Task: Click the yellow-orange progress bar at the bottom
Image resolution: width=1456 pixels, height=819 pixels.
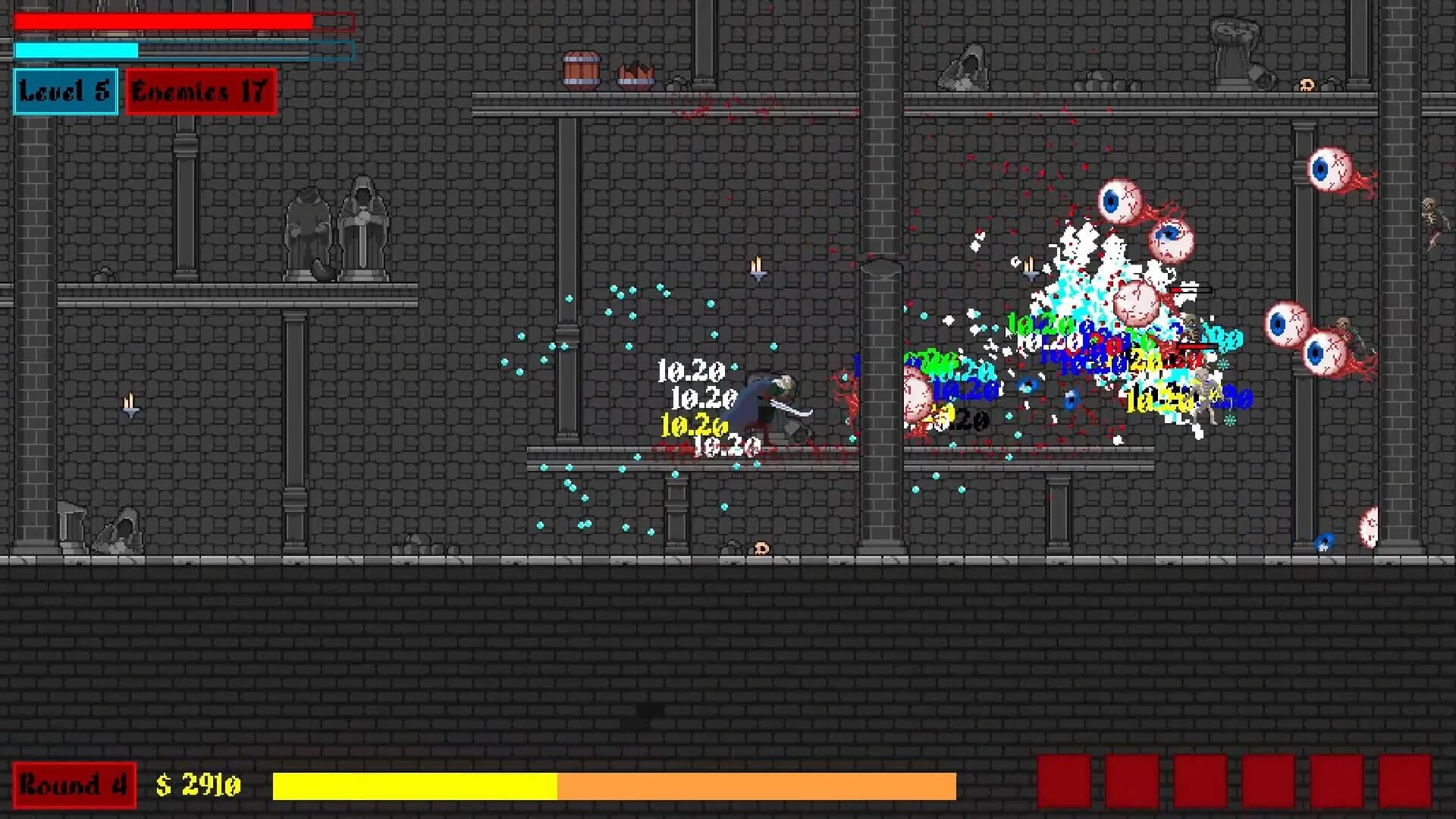Action: pos(614,785)
